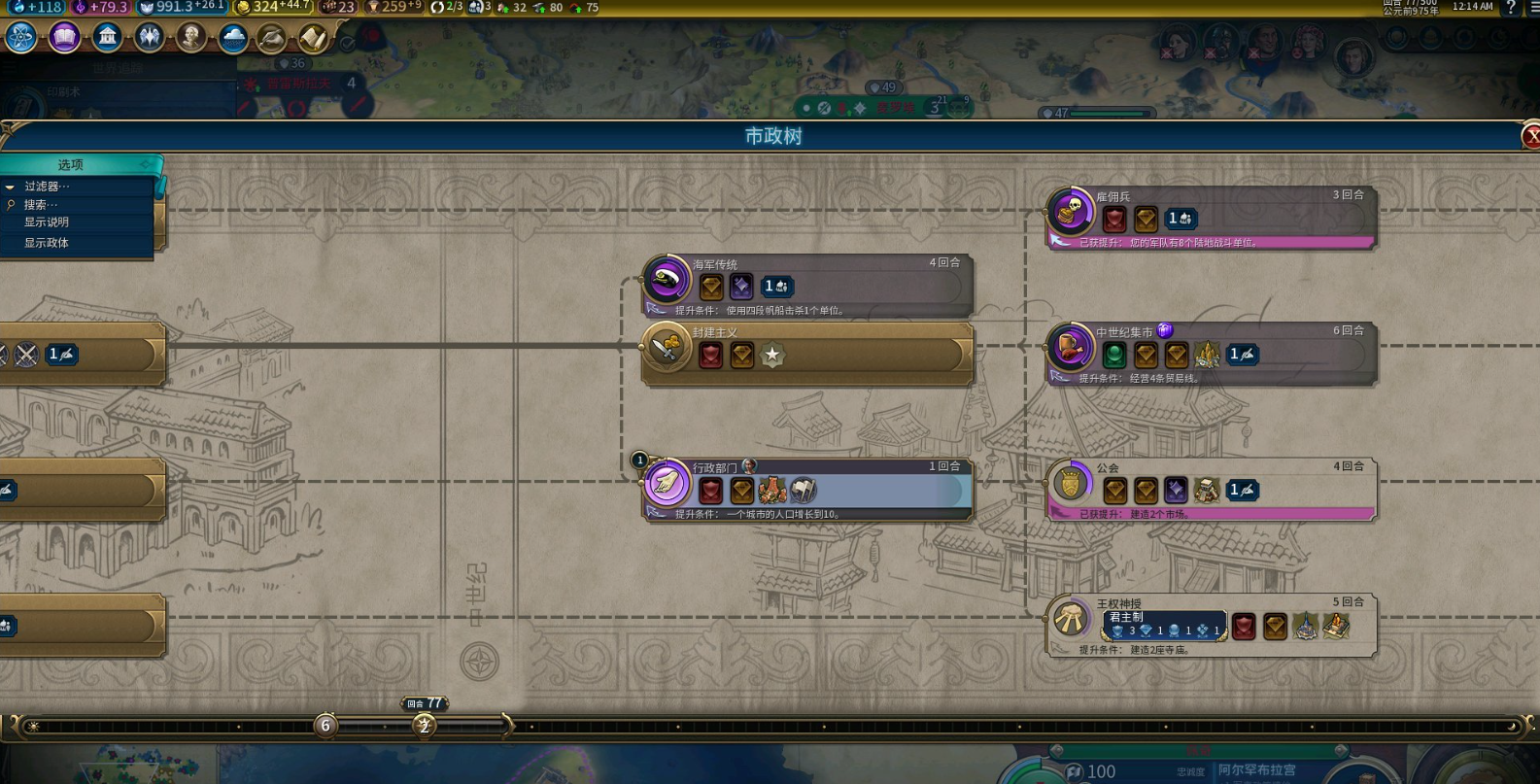Open the technology tree atom icon
1540x784 pixels.
point(21,38)
